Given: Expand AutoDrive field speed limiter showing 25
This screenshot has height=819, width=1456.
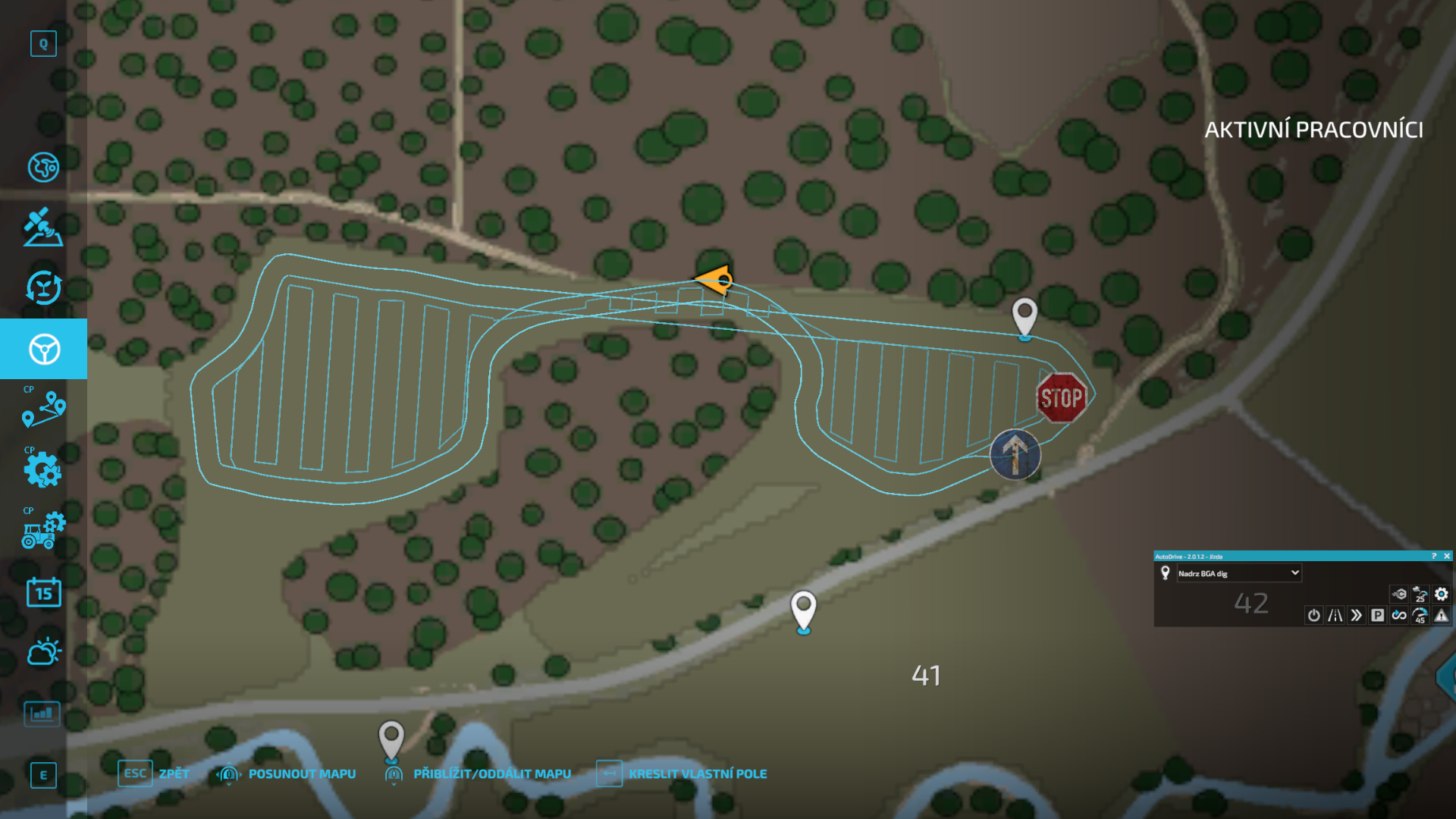Looking at the screenshot, I should pos(1420,596).
